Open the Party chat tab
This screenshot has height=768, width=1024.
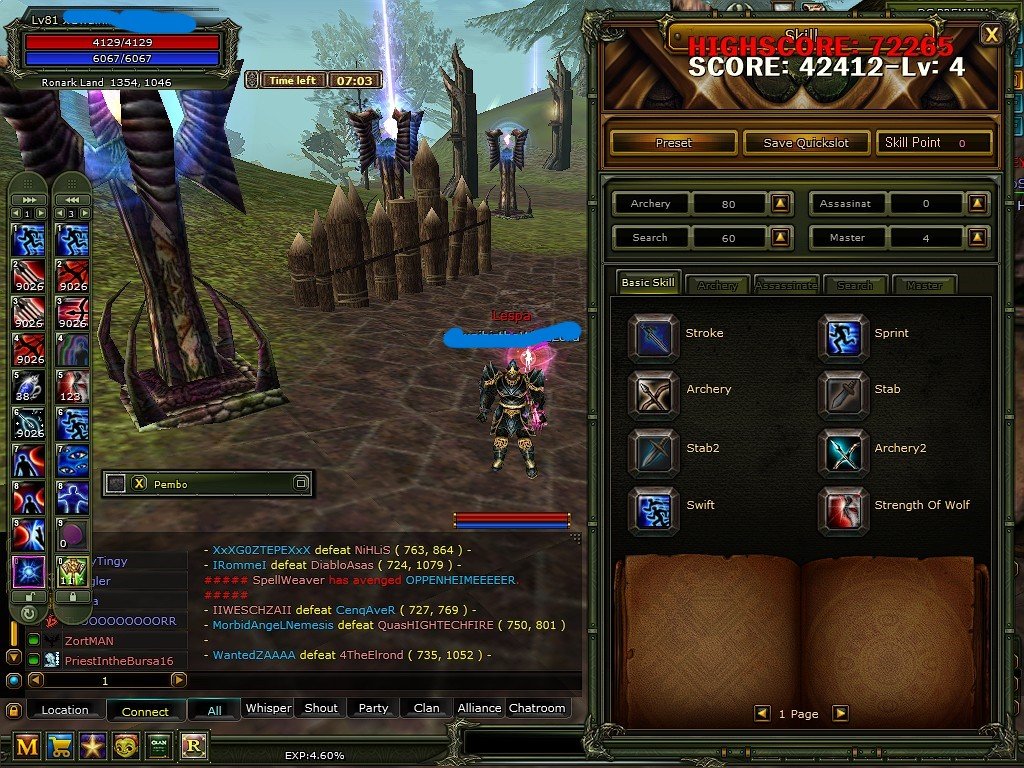[373, 708]
